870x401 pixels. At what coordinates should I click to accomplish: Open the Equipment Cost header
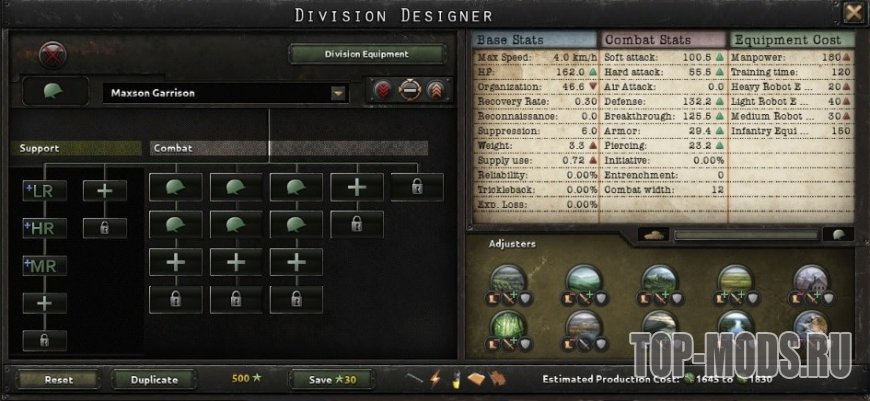coord(791,39)
